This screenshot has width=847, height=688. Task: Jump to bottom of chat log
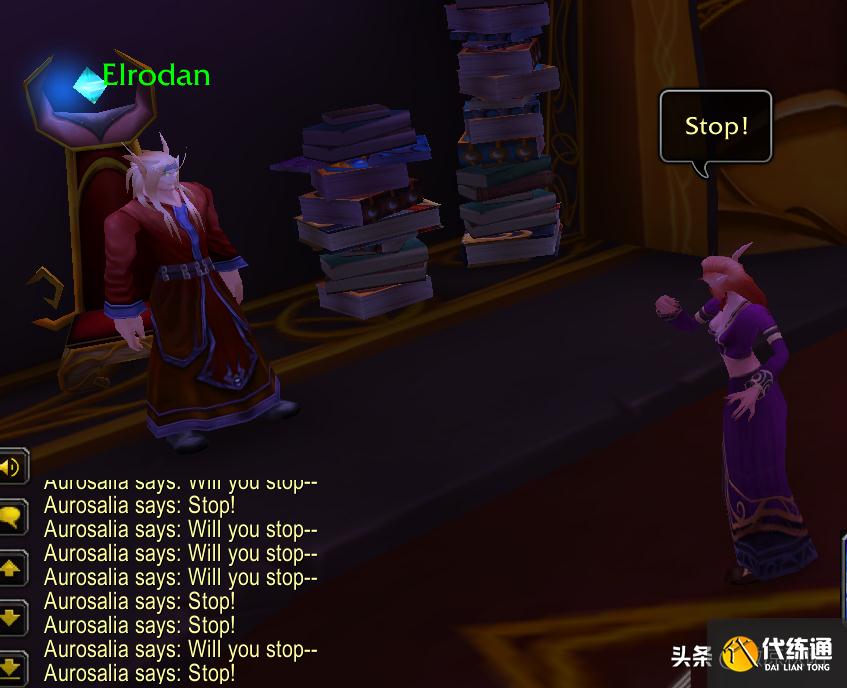pos(11,666)
